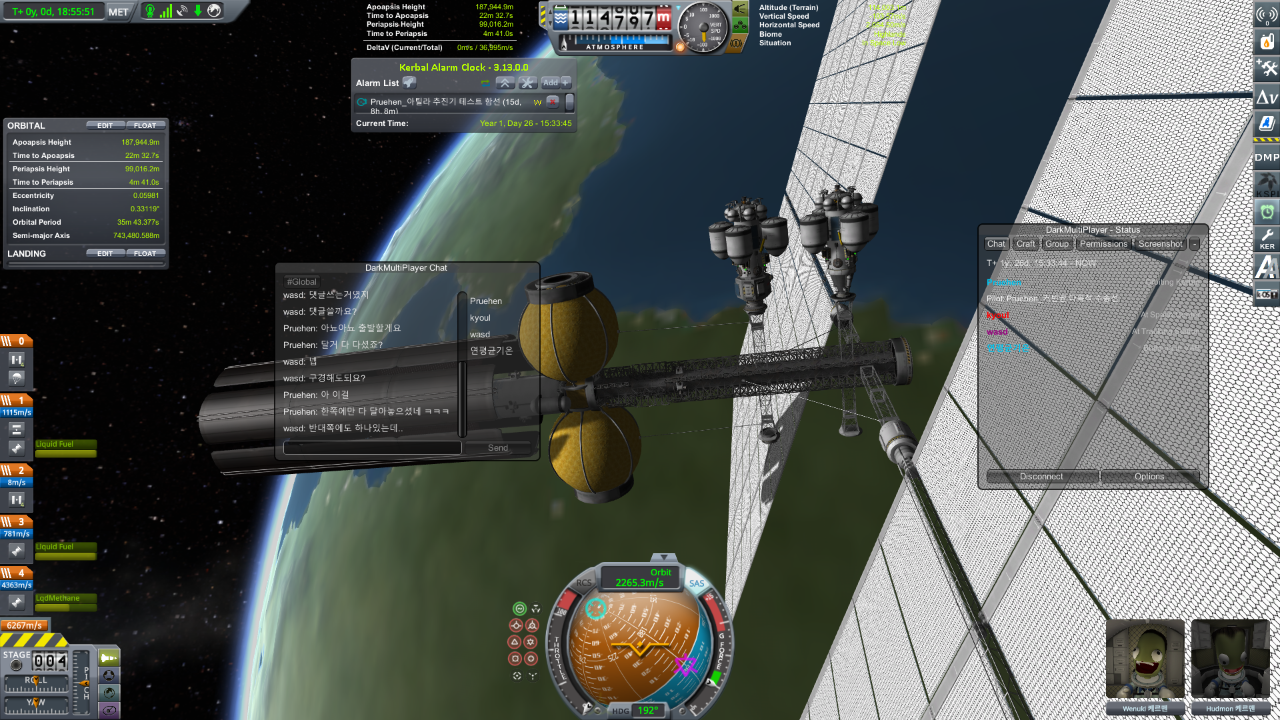Open the Craft tab in DMP status

[1025, 244]
